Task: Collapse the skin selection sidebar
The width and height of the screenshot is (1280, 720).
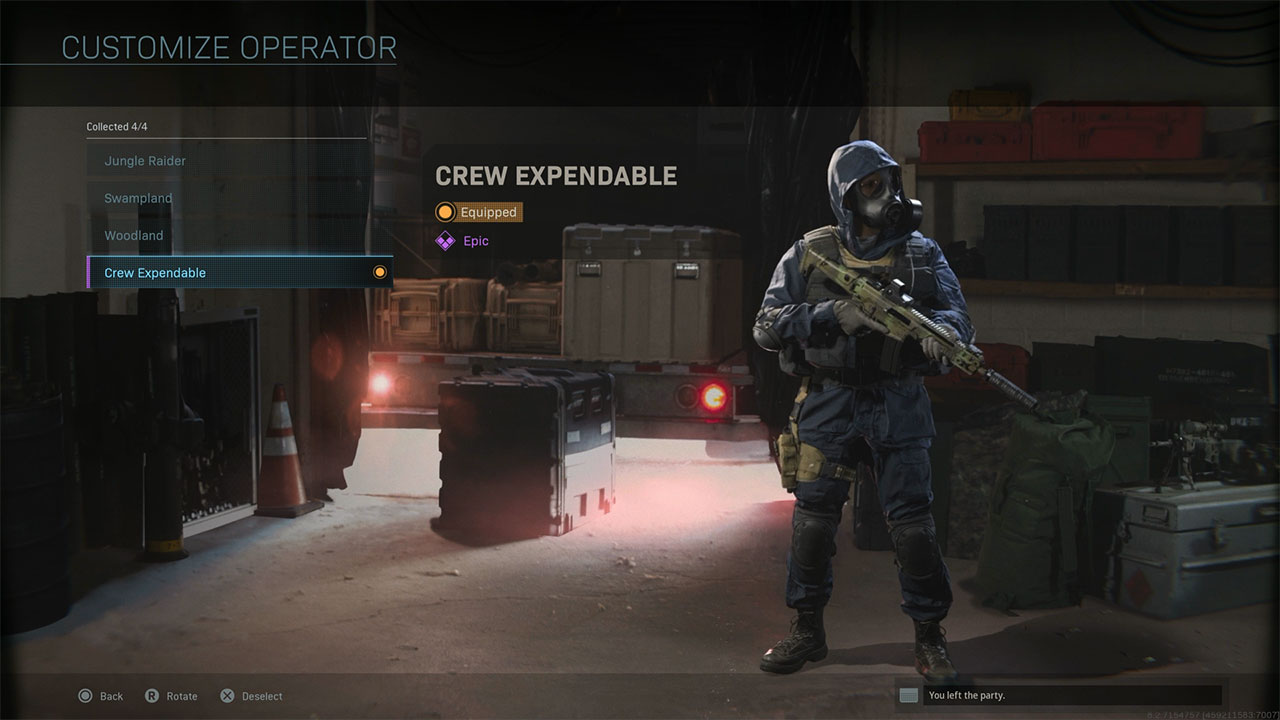Action: pos(117,127)
